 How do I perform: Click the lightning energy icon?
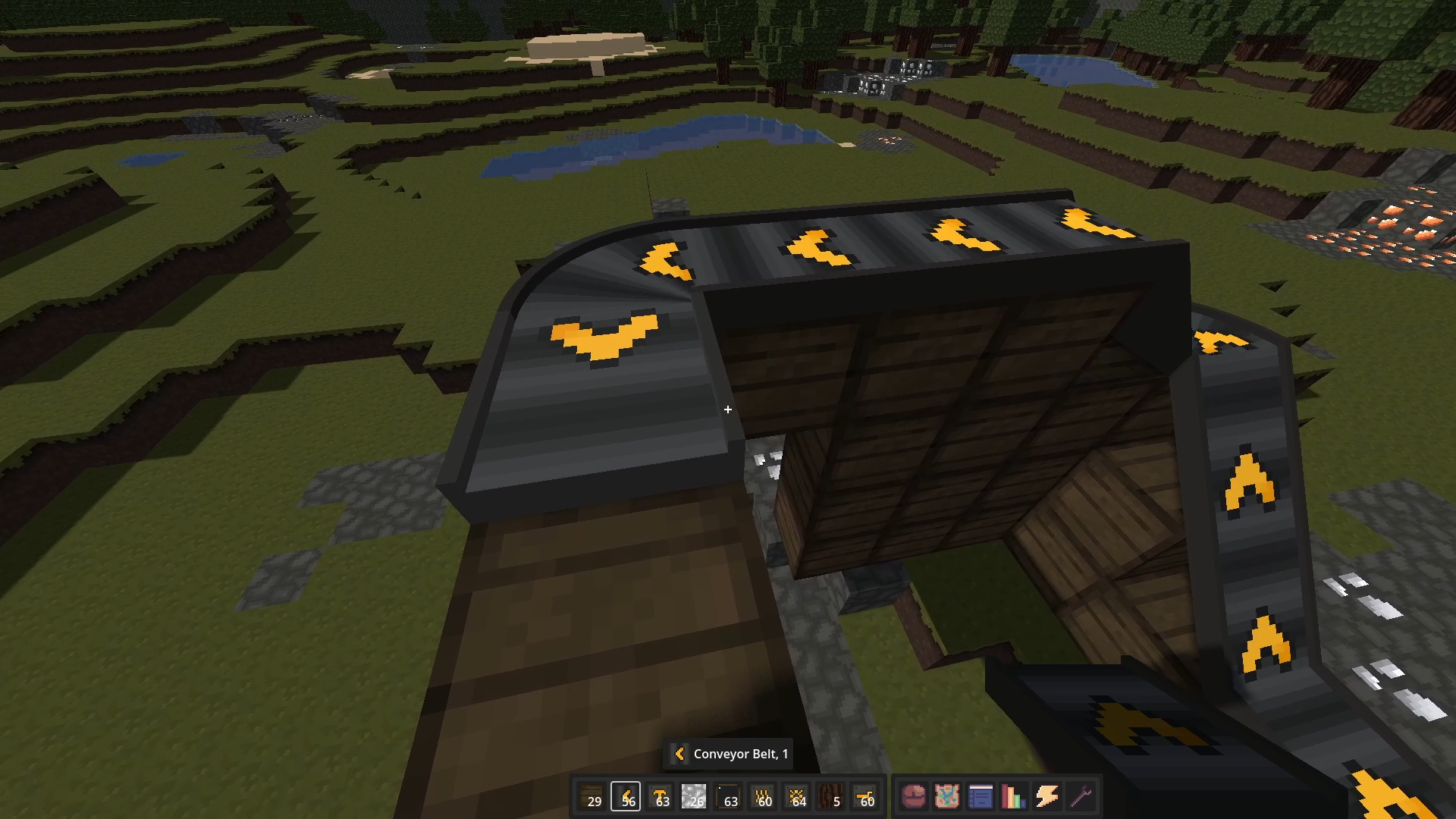pos(1046,797)
